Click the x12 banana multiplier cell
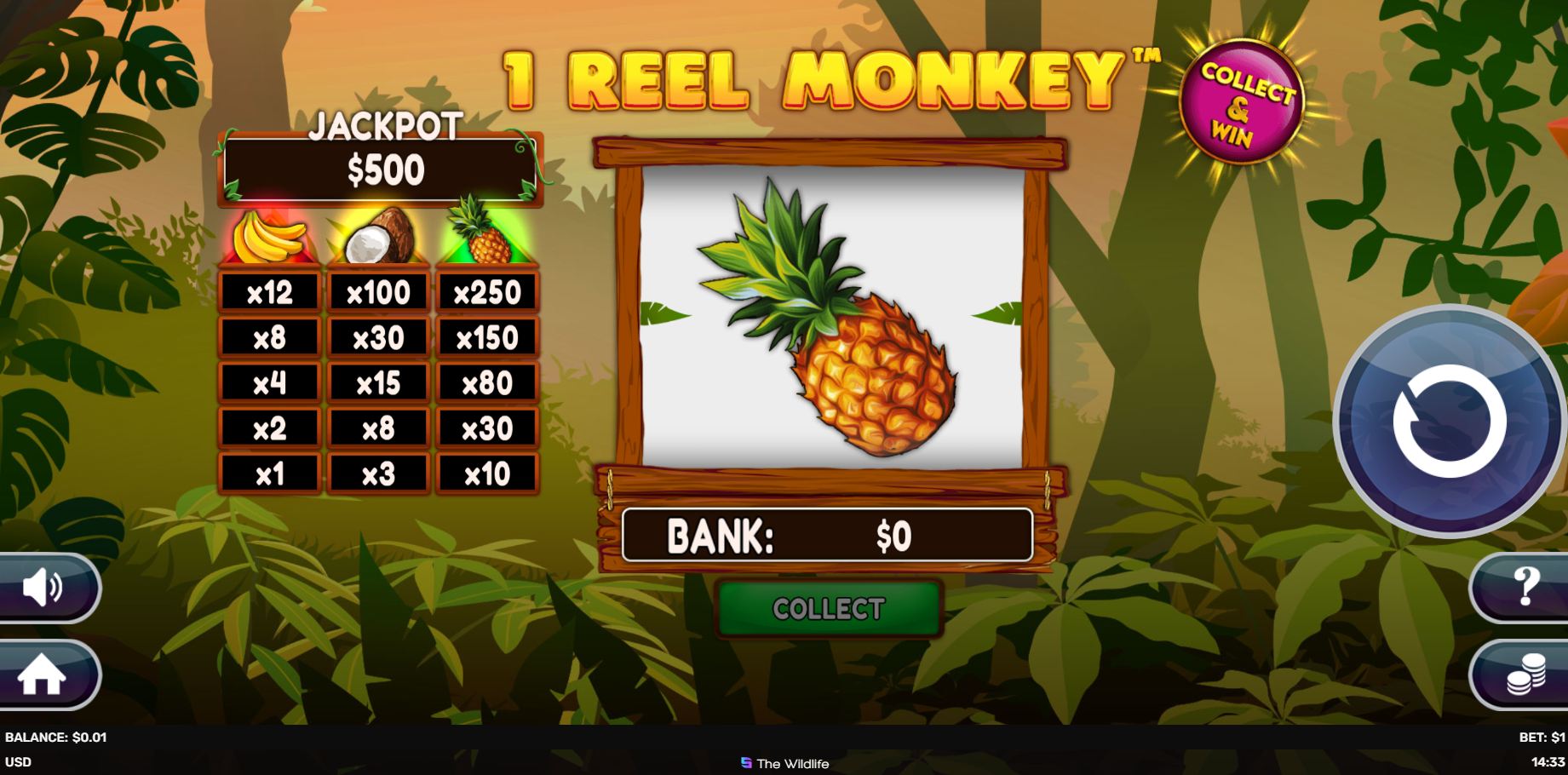The height and width of the screenshot is (775, 1568). [x=271, y=291]
